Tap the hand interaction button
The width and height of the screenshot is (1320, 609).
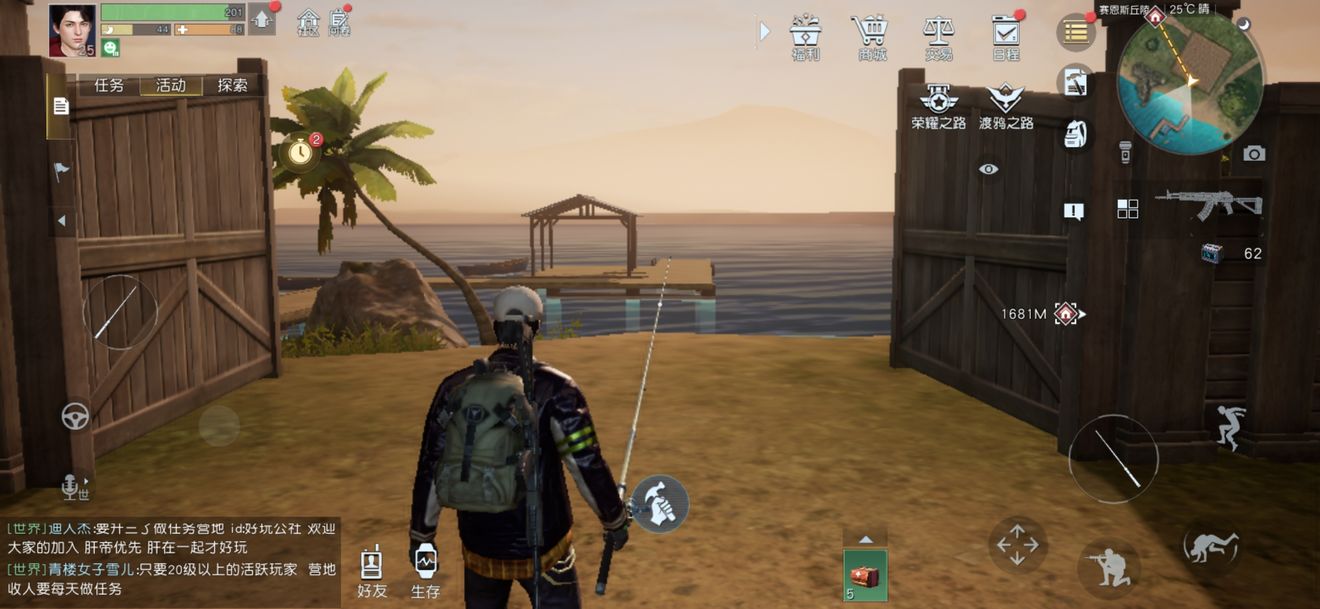coord(660,504)
